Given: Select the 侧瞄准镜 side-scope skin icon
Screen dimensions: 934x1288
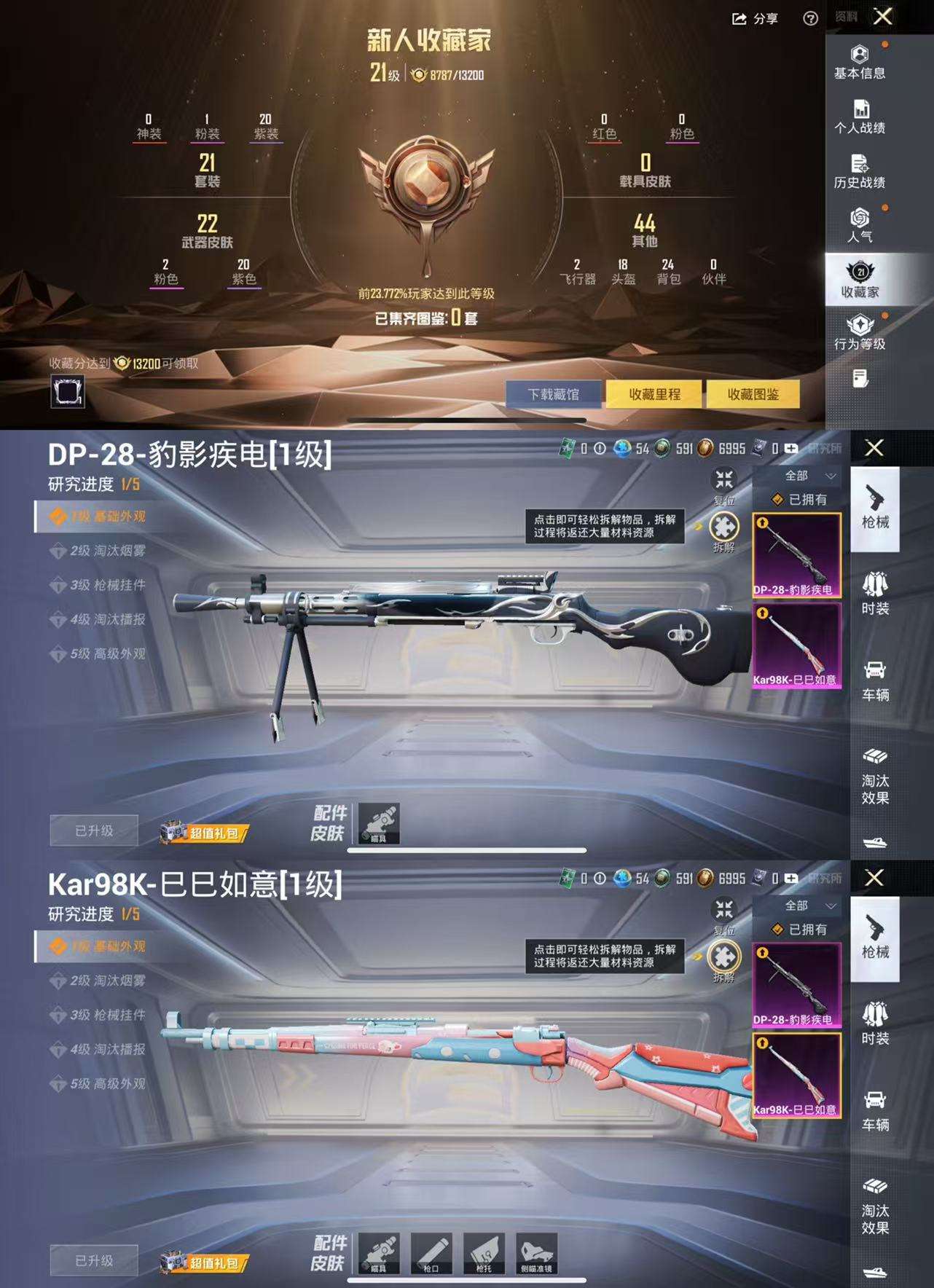Looking at the screenshot, I should click(x=537, y=1251).
